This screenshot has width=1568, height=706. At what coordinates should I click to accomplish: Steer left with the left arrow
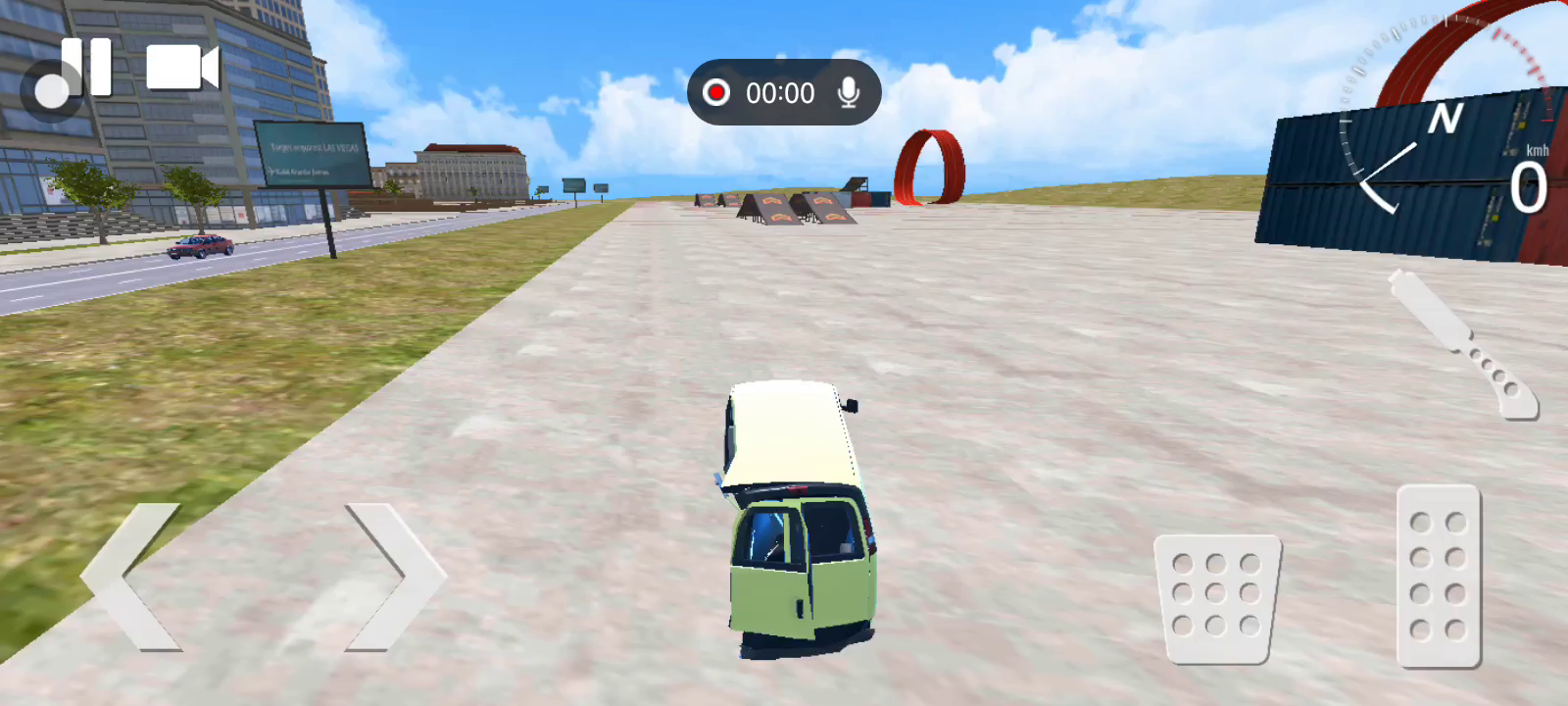tap(132, 577)
